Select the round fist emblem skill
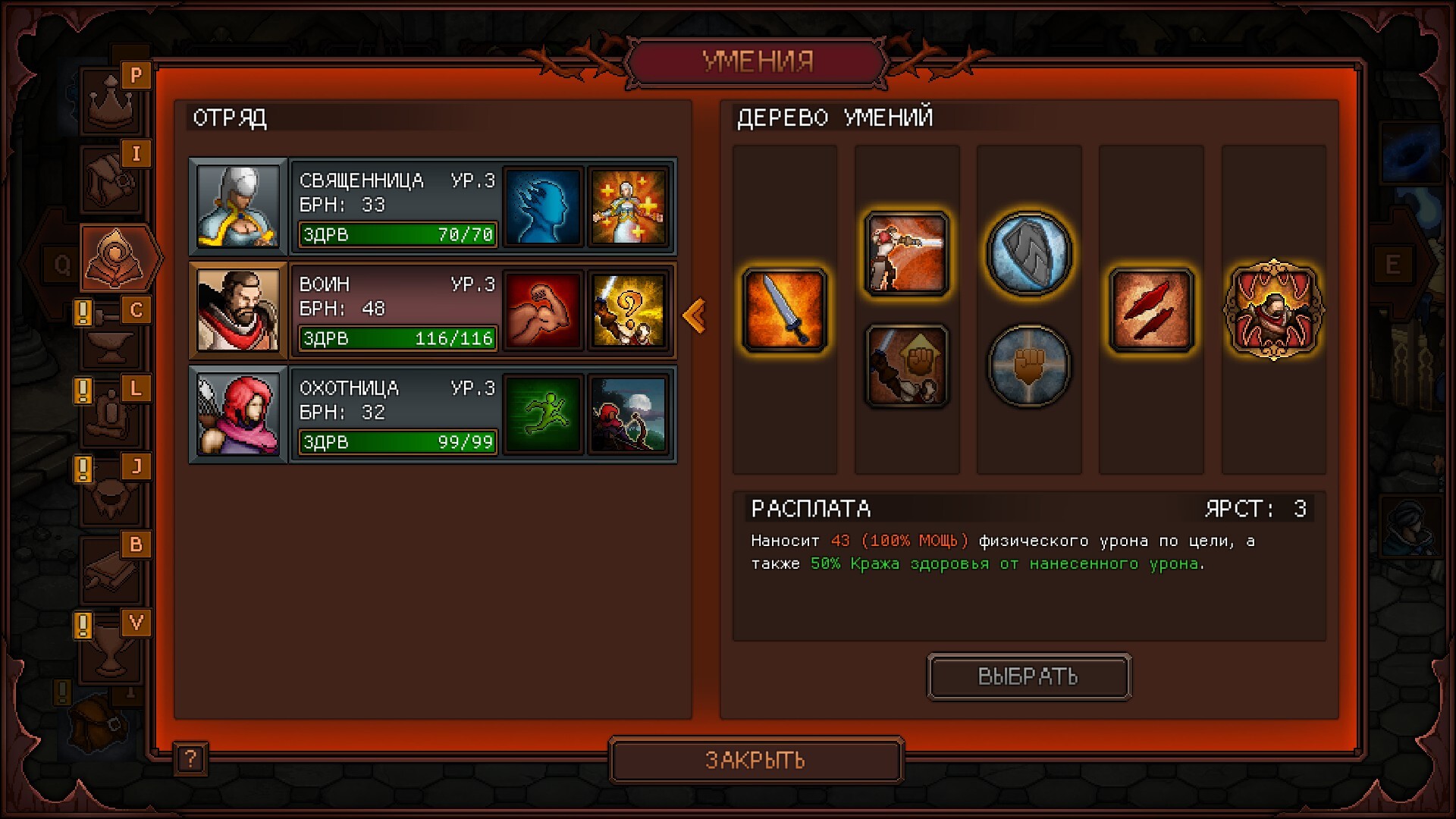Viewport: 1456px width, 819px height. click(x=1028, y=366)
